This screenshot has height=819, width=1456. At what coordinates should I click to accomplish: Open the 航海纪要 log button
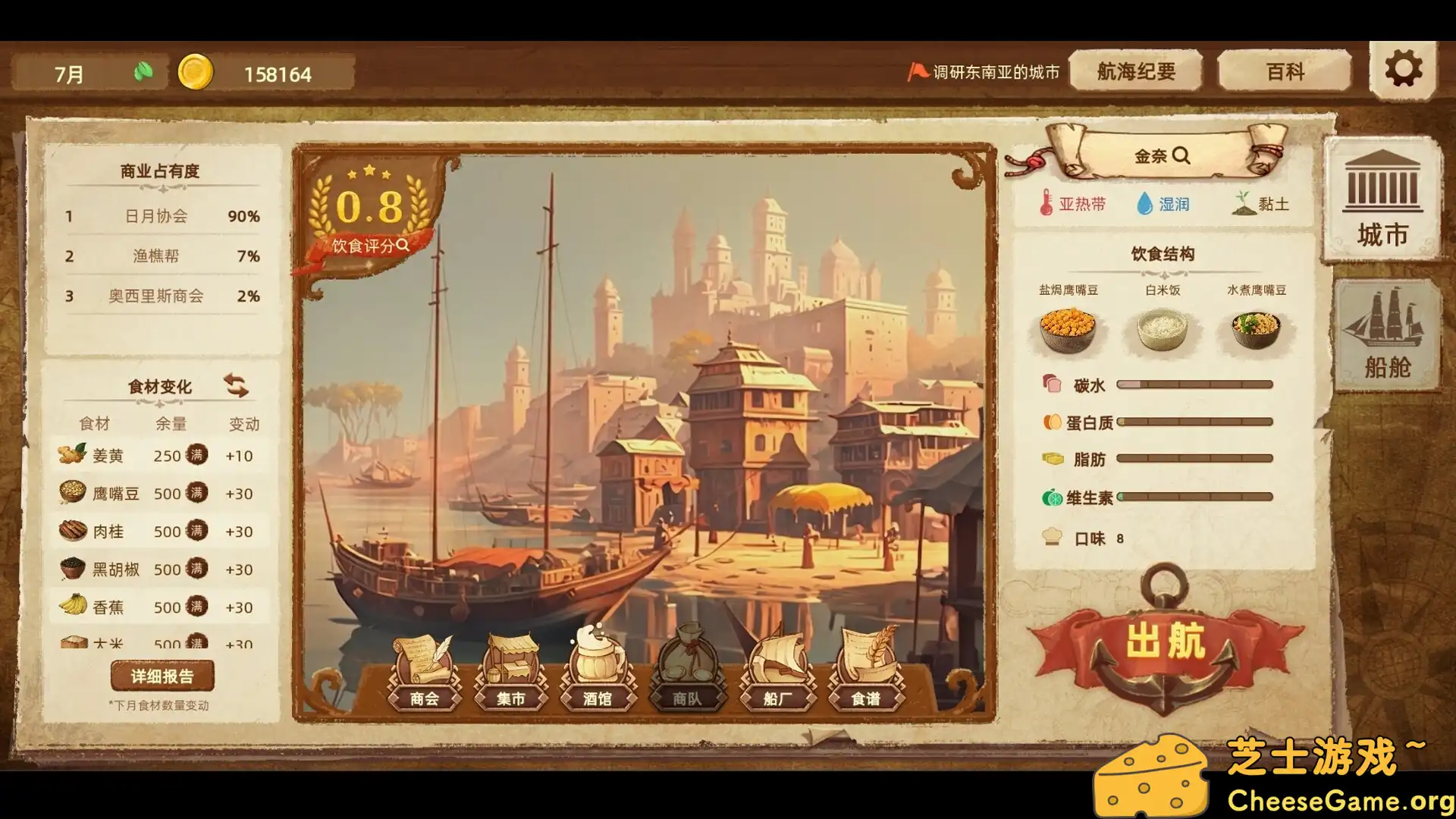pyautogui.click(x=1135, y=71)
